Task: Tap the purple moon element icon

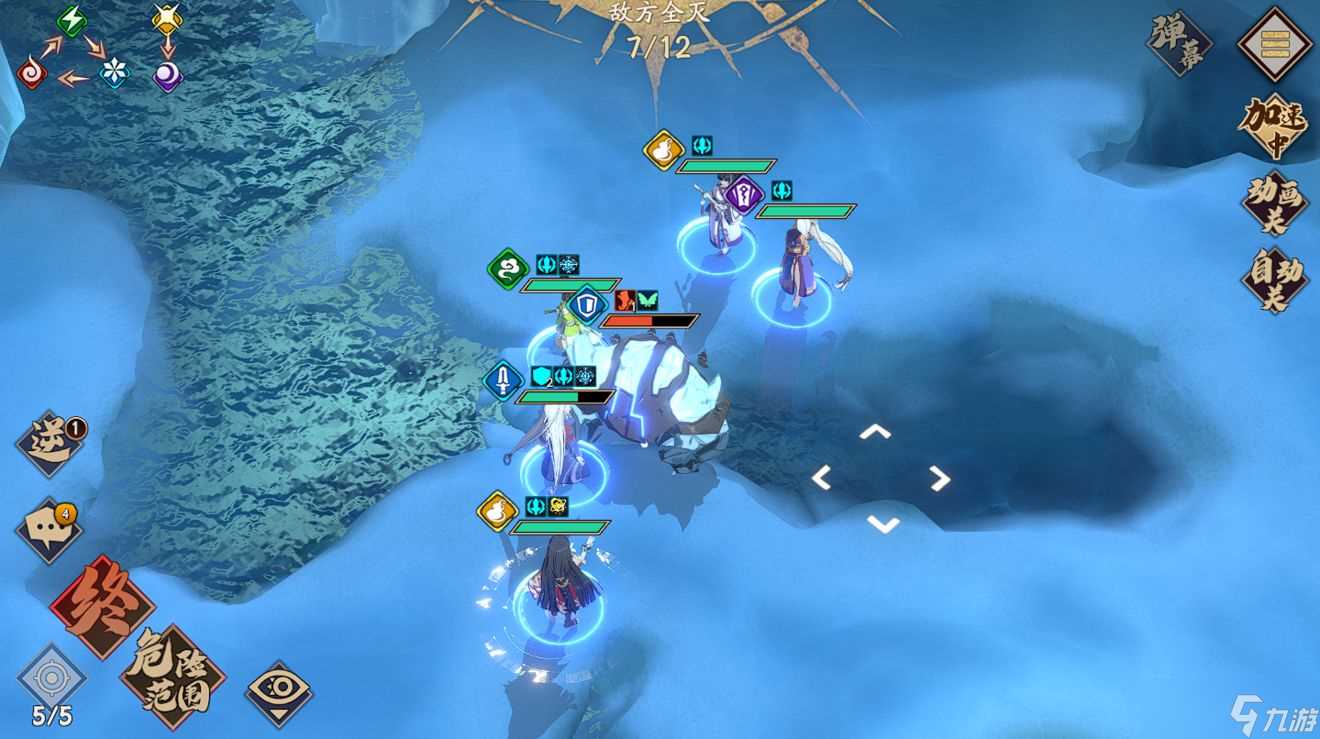Action: [x=167, y=76]
